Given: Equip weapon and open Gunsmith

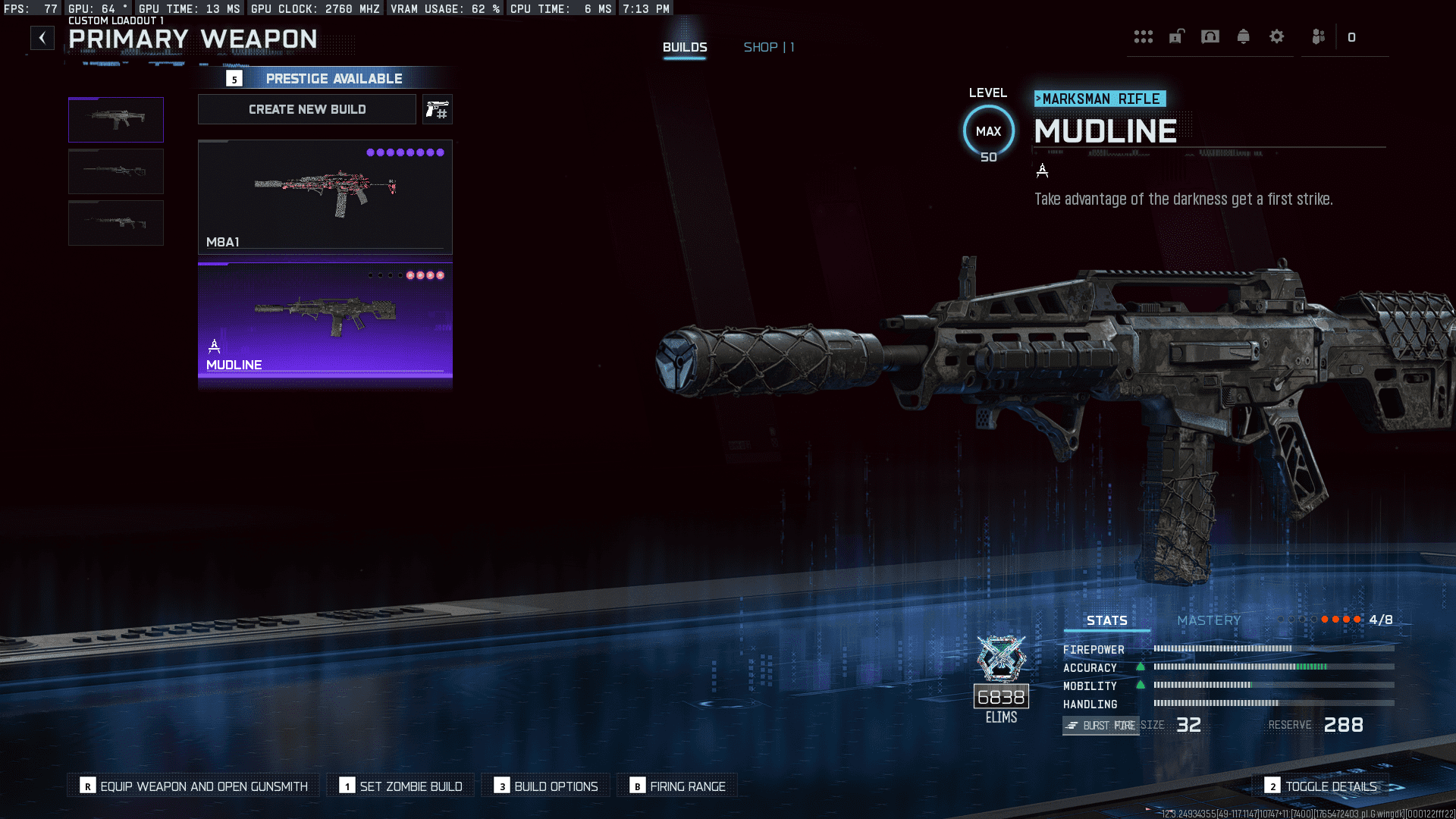Looking at the screenshot, I should [x=194, y=786].
